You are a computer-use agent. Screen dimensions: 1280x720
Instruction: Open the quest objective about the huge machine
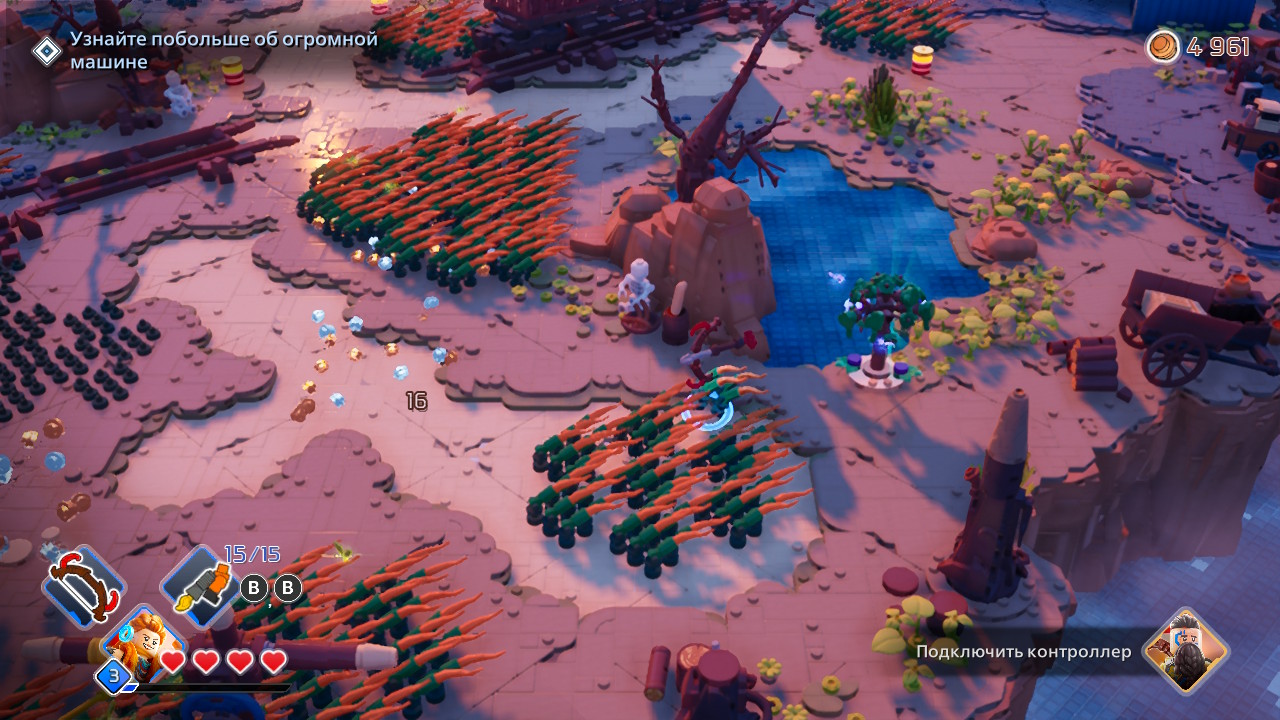coord(222,50)
